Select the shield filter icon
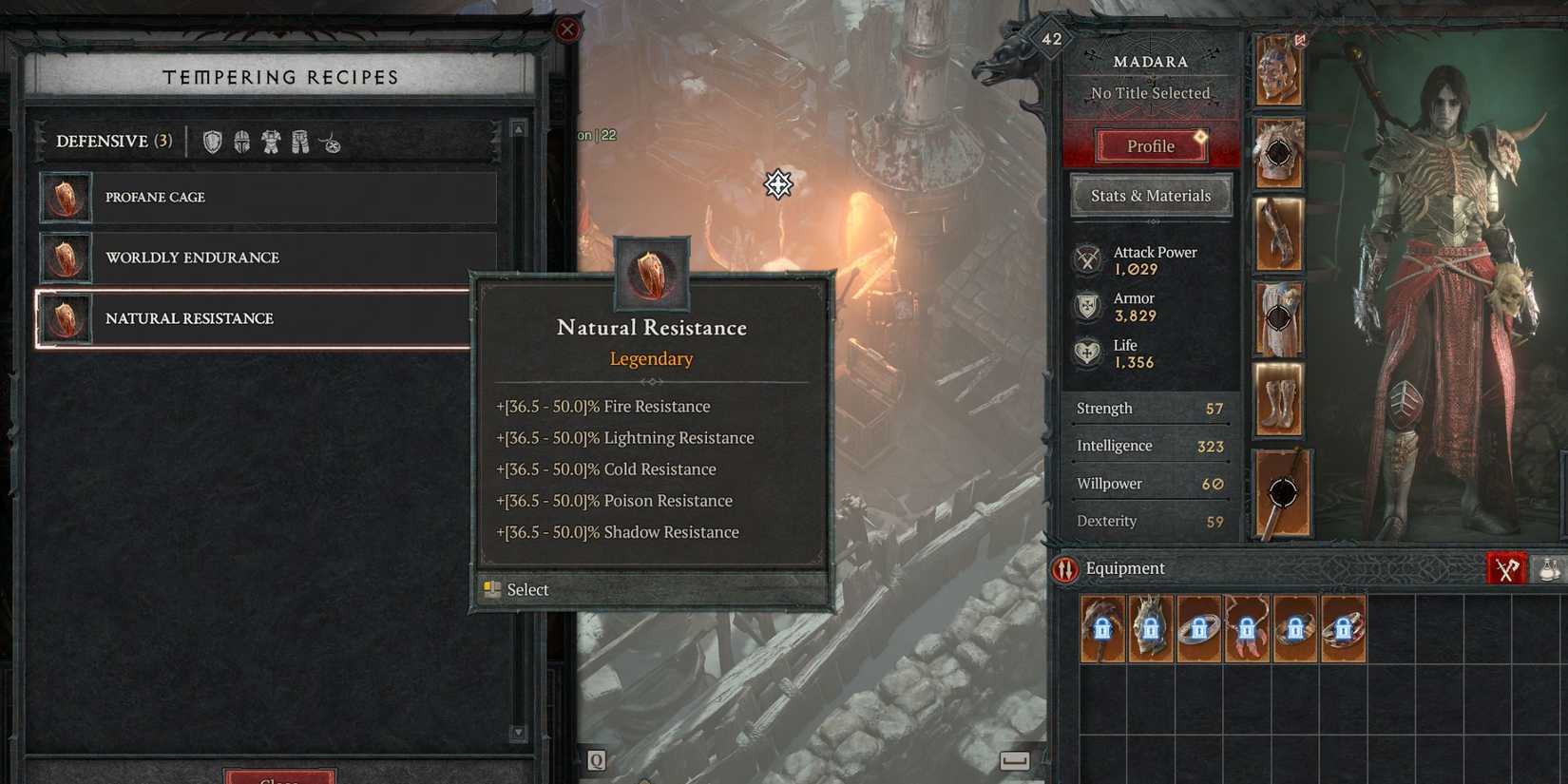Image resolution: width=1568 pixels, height=784 pixels. [211, 141]
